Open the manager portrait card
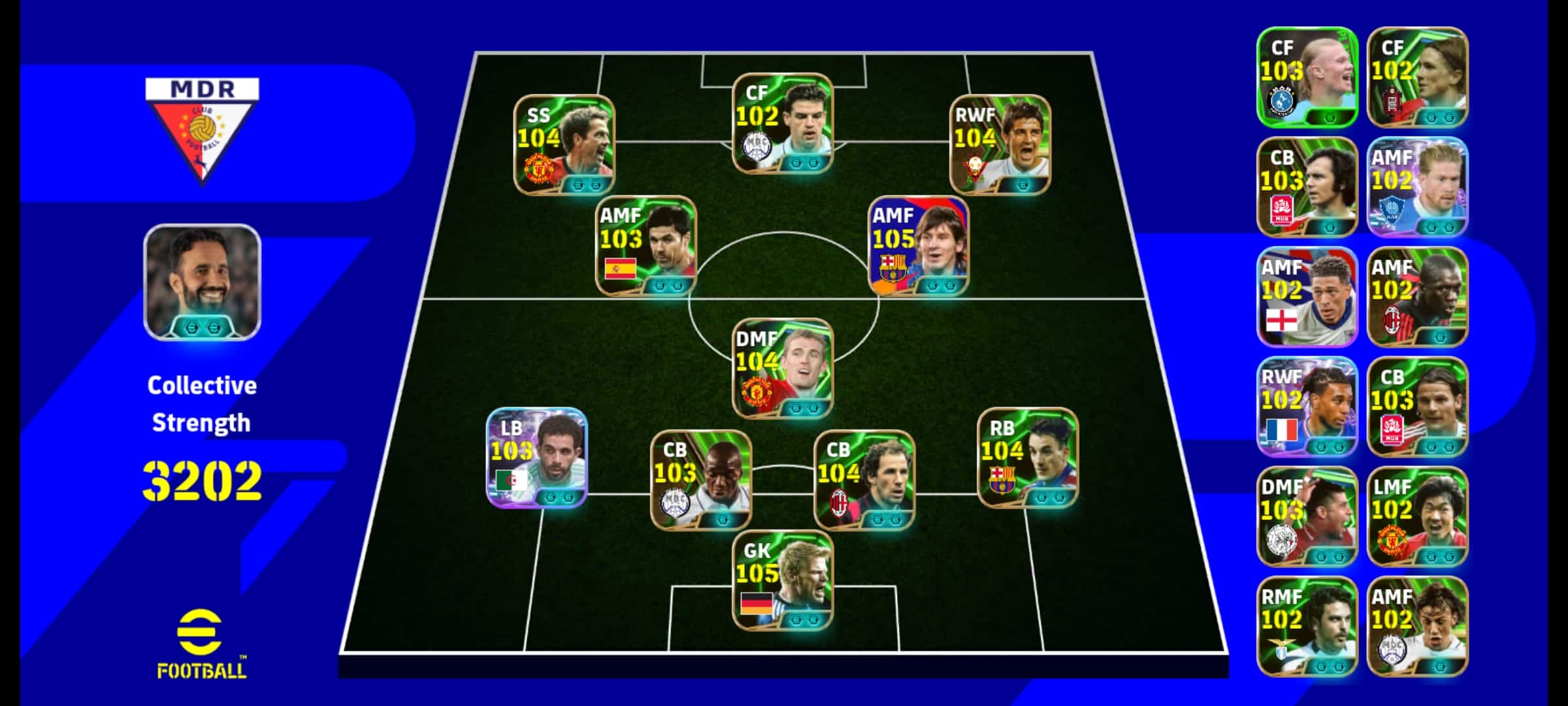This screenshot has width=1568, height=706. (203, 282)
